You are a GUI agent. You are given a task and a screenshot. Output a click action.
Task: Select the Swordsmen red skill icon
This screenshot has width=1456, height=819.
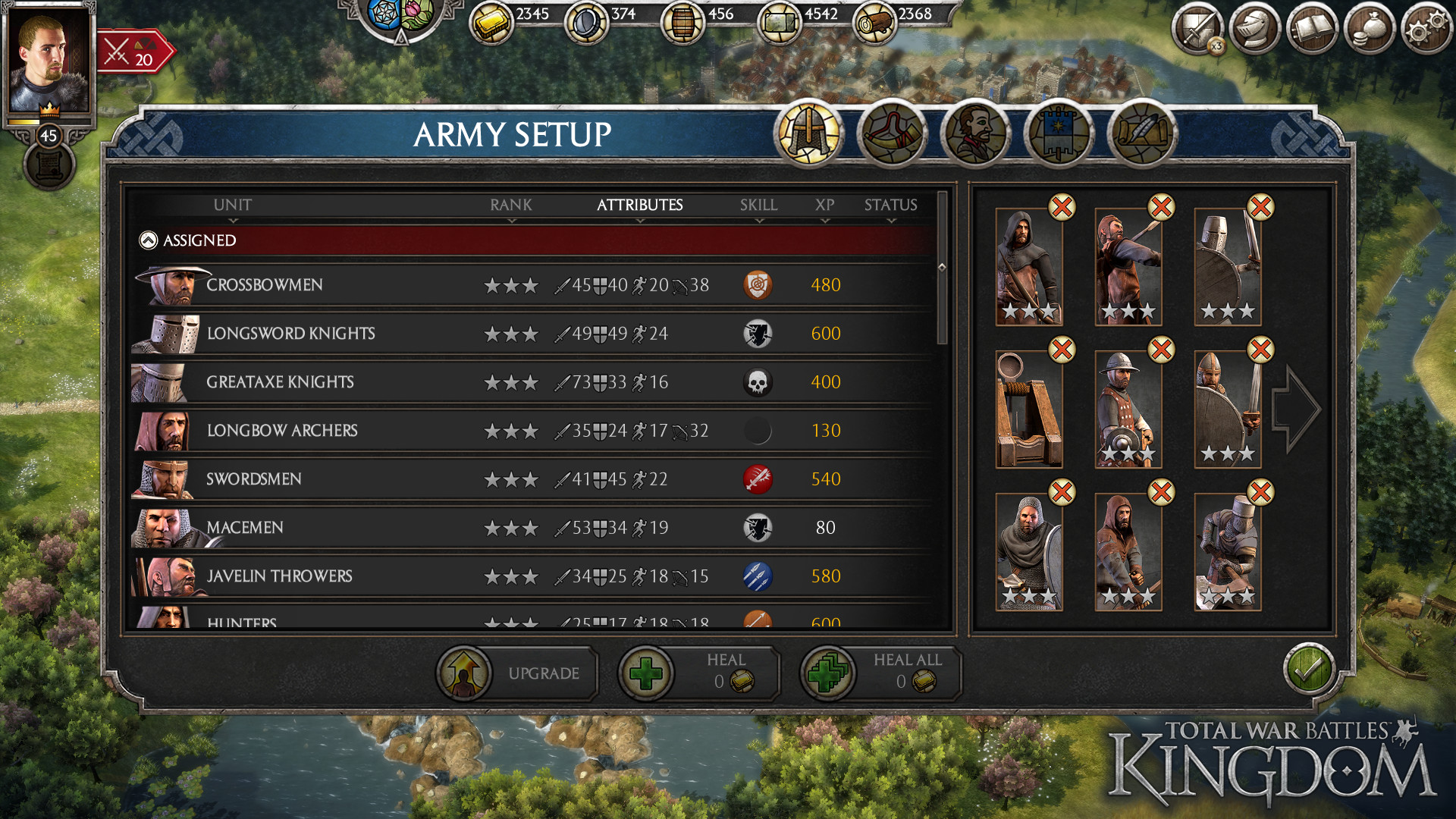(x=759, y=479)
